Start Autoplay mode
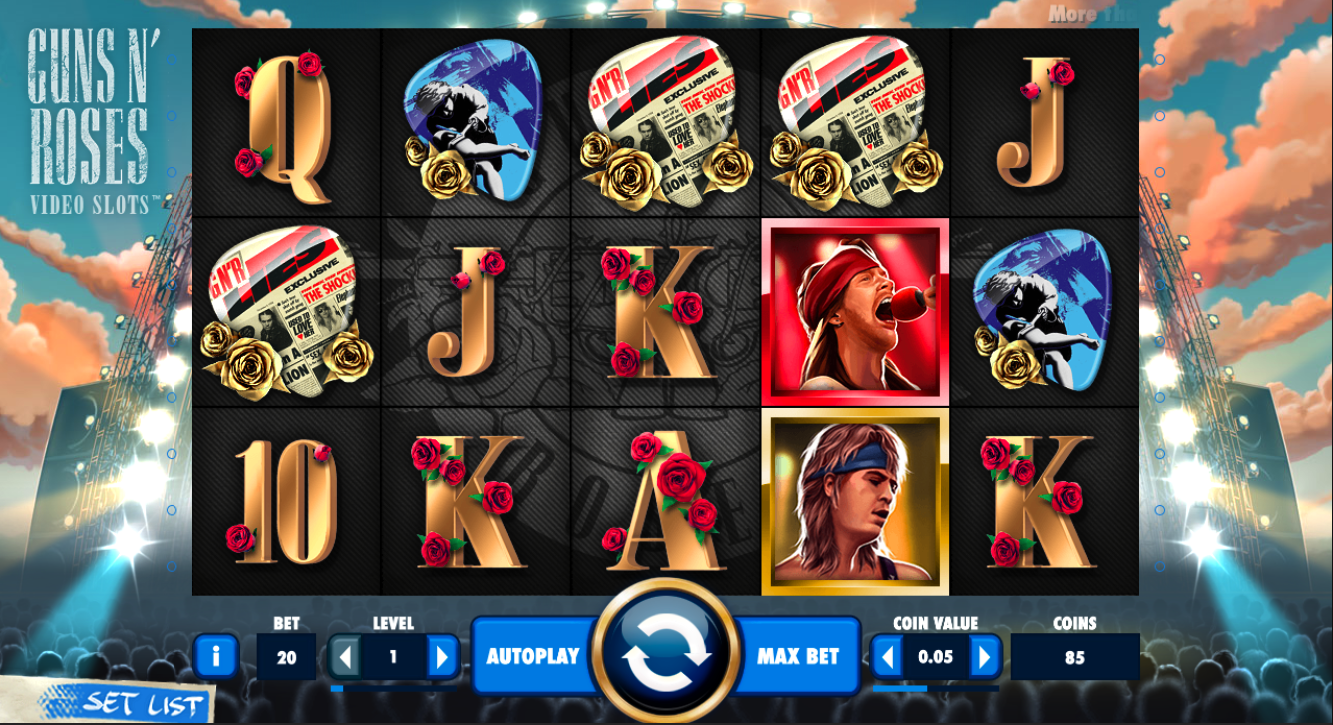The height and width of the screenshot is (725, 1333). (x=532, y=656)
